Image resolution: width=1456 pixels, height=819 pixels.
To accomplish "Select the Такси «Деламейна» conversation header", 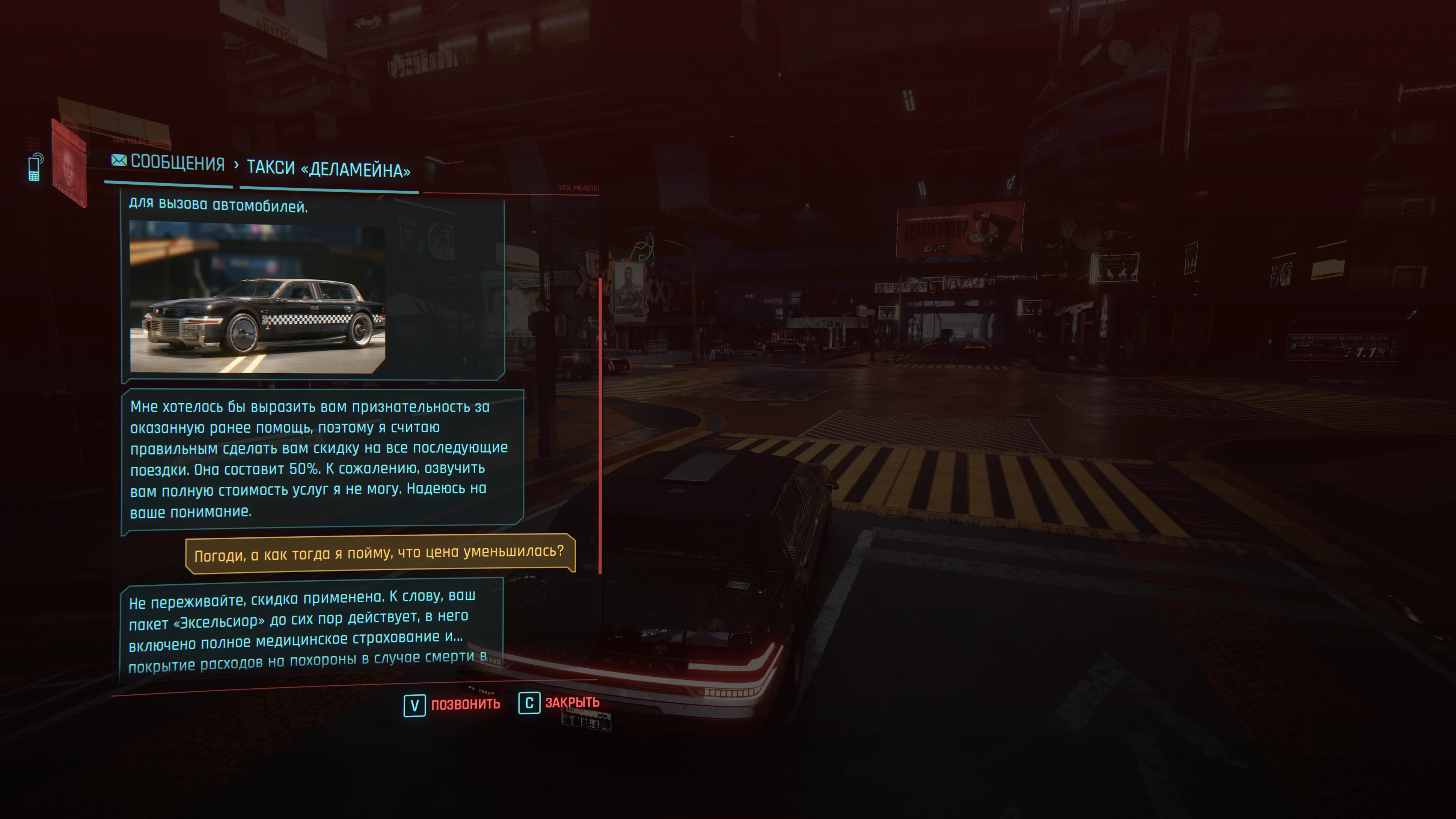I will (329, 169).
